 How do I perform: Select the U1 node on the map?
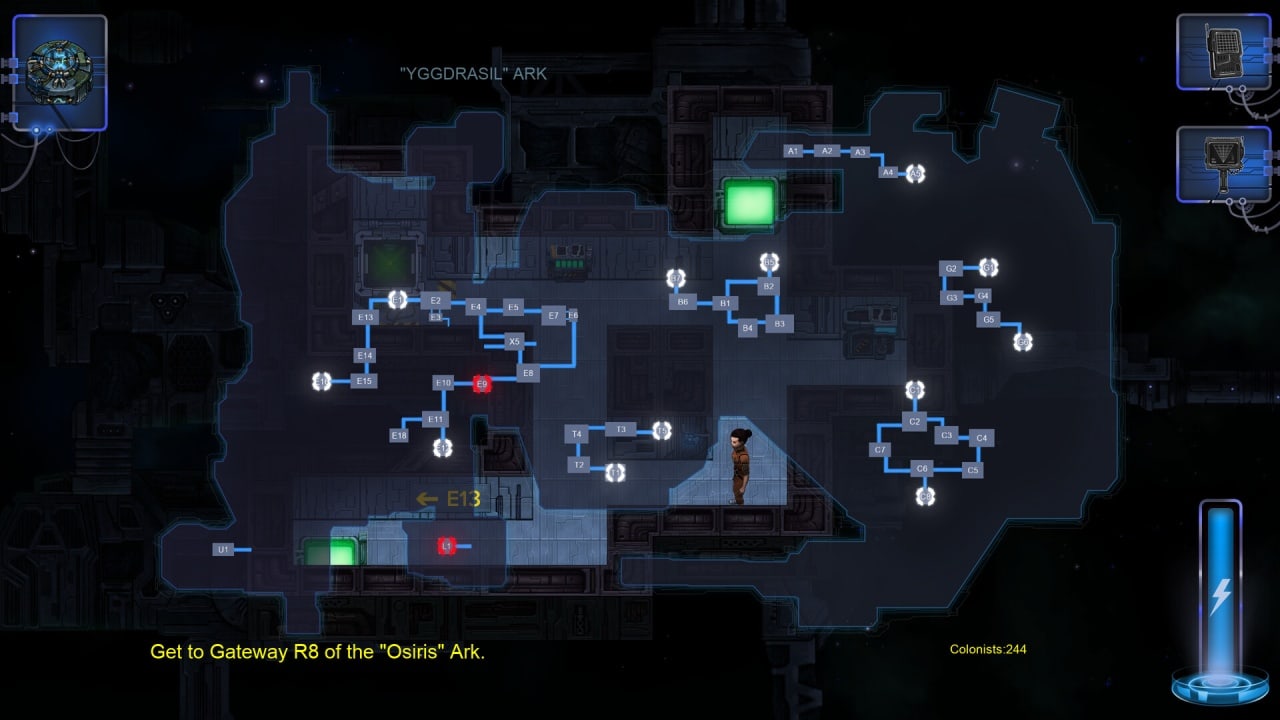point(223,550)
